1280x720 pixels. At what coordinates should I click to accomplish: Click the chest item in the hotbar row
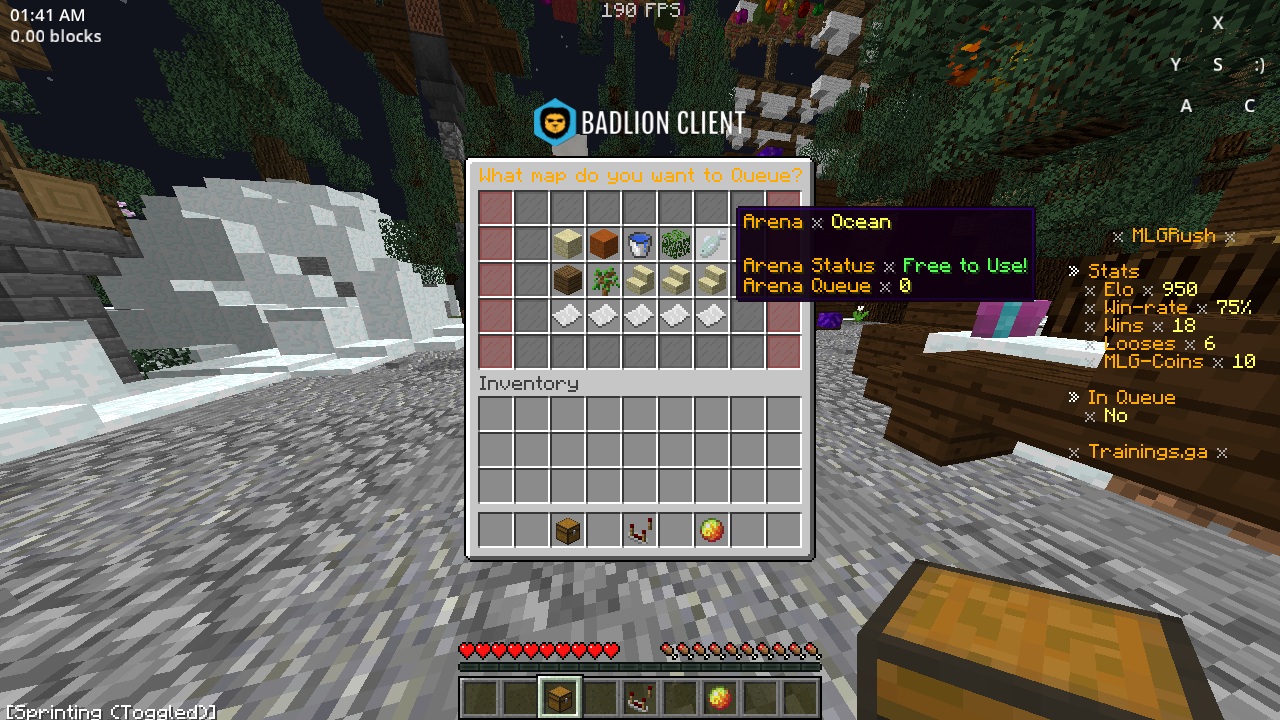[566, 530]
